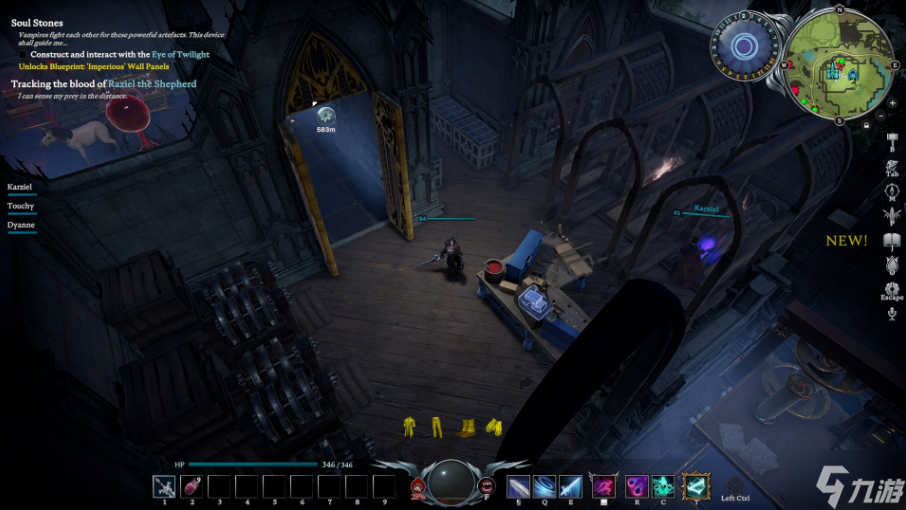Select clan member Touchy in the party list
906x510 pixels.
pyautogui.click(x=21, y=206)
